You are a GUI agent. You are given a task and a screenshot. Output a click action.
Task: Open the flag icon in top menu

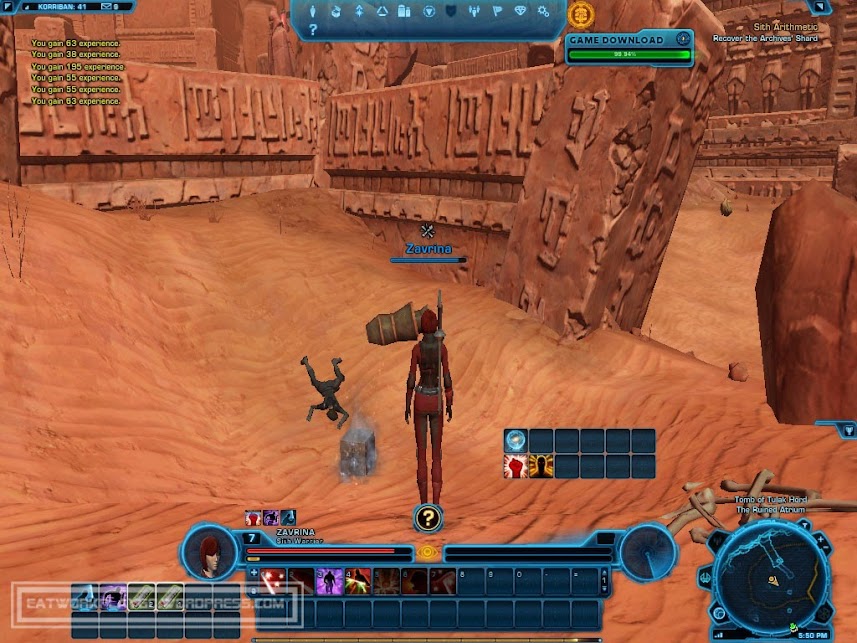[497, 12]
